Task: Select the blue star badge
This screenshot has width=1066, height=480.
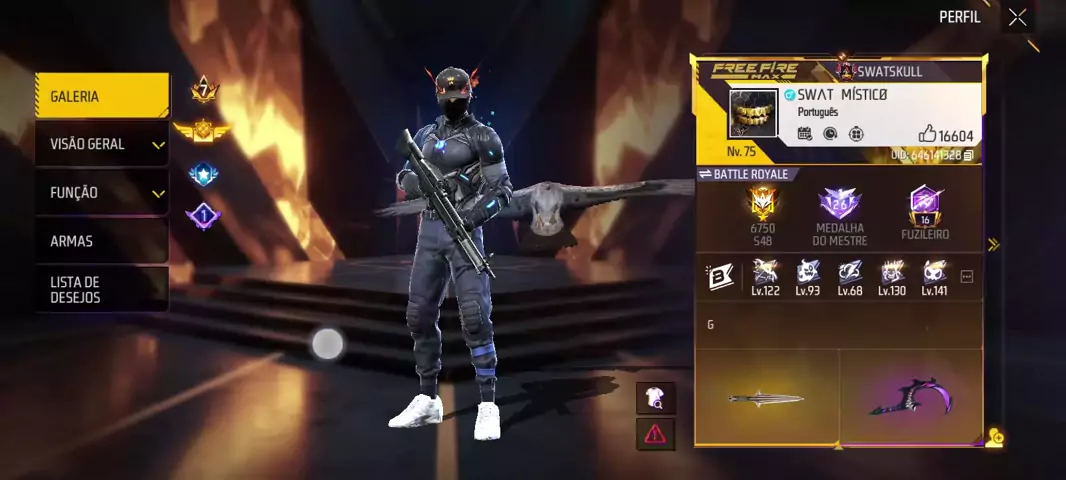Action: [203, 175]
